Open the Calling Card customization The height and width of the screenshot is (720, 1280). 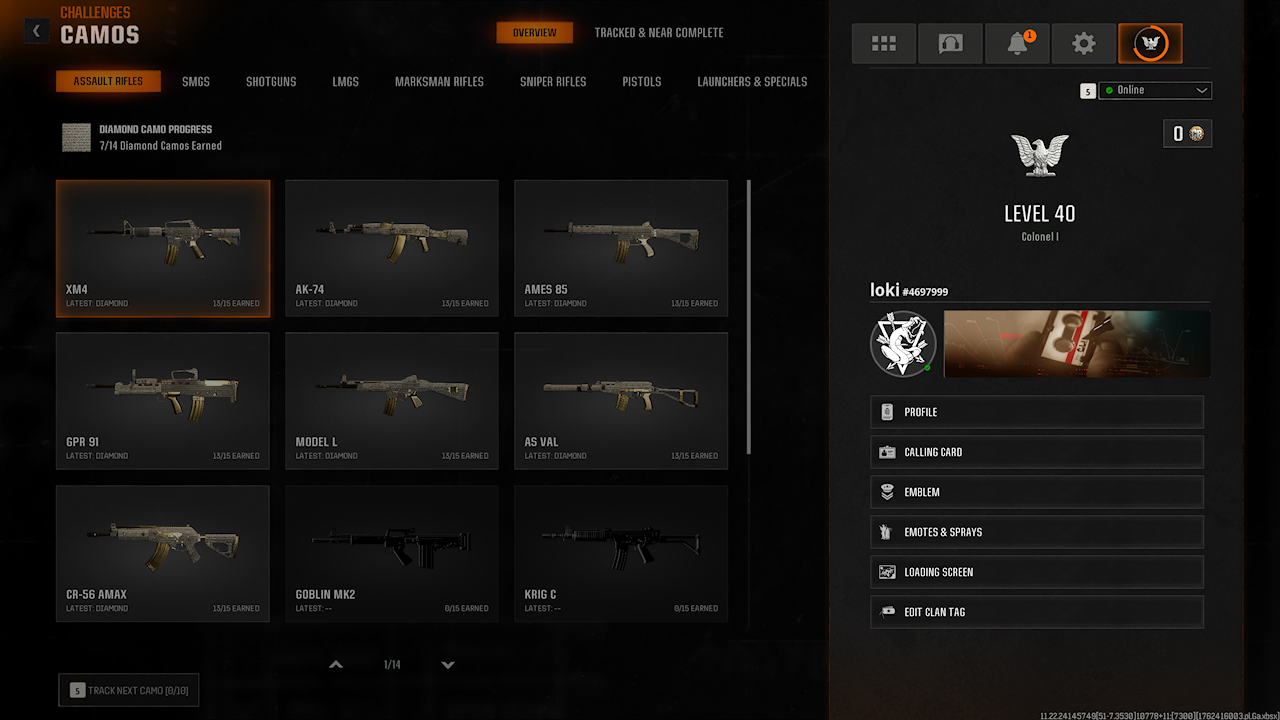[x=1036, y=451]
